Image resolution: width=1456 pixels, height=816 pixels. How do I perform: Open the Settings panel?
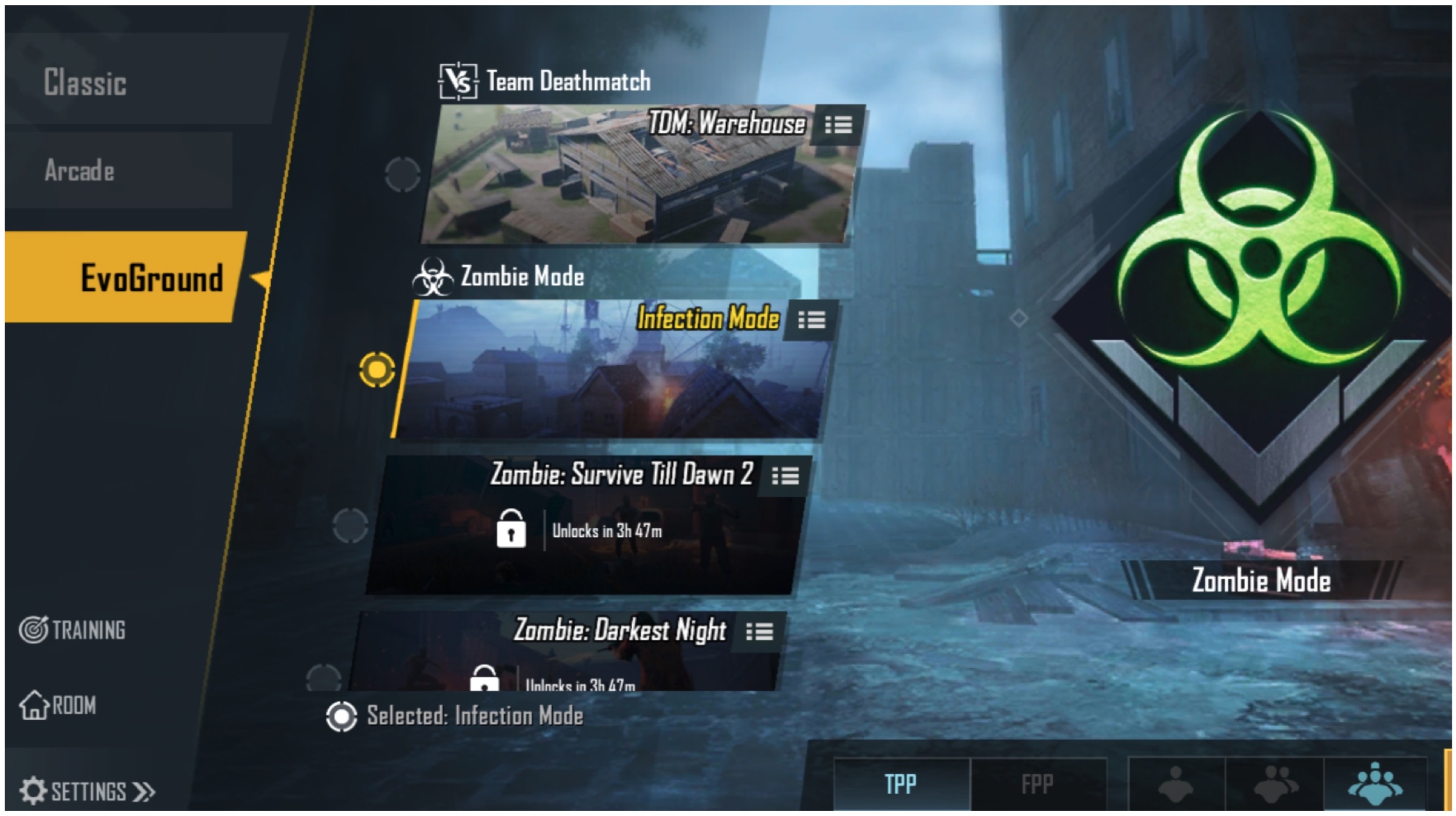pos(87,791)
